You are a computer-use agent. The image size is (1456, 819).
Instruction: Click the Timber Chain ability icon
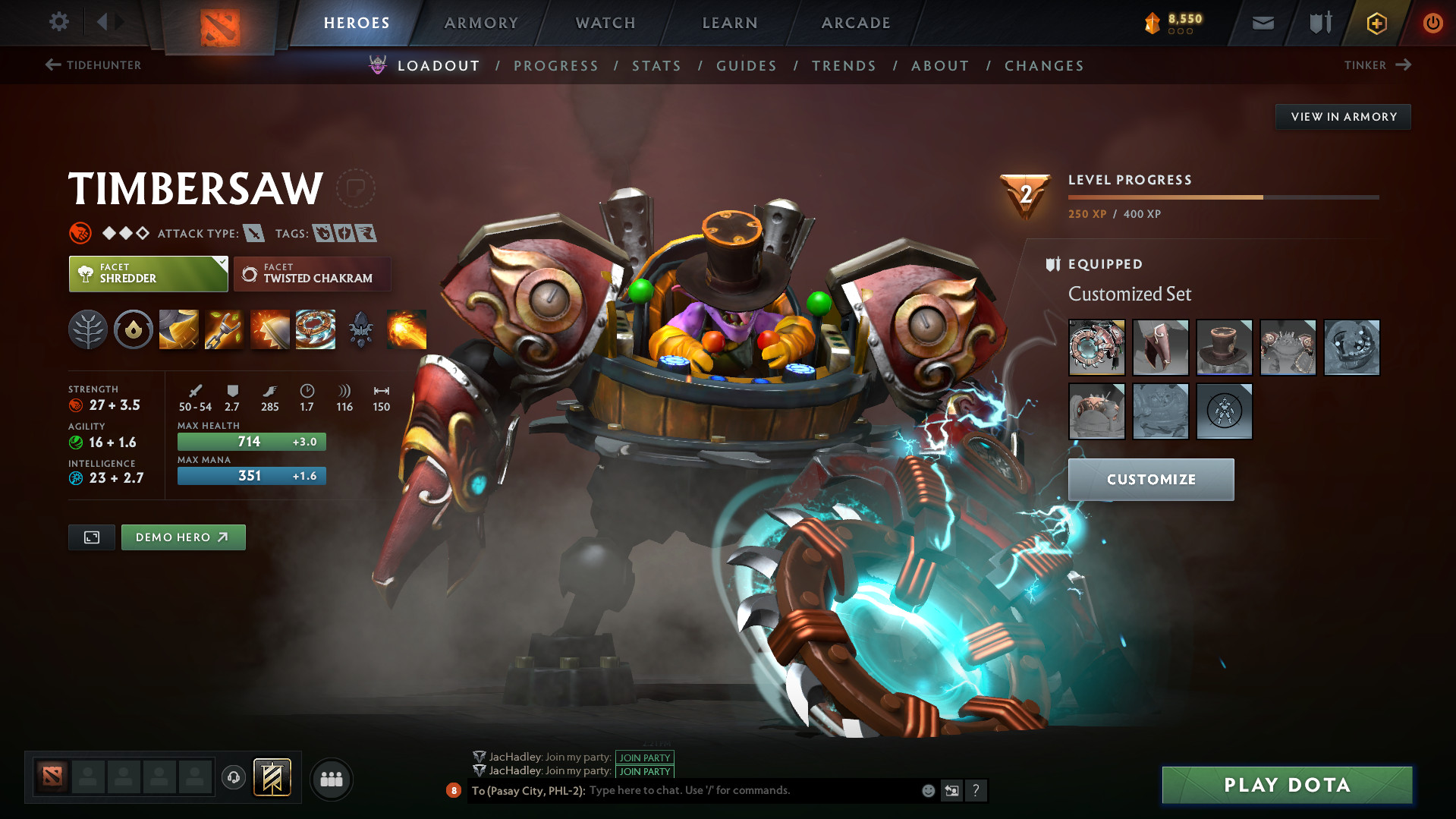coord(224,329)
